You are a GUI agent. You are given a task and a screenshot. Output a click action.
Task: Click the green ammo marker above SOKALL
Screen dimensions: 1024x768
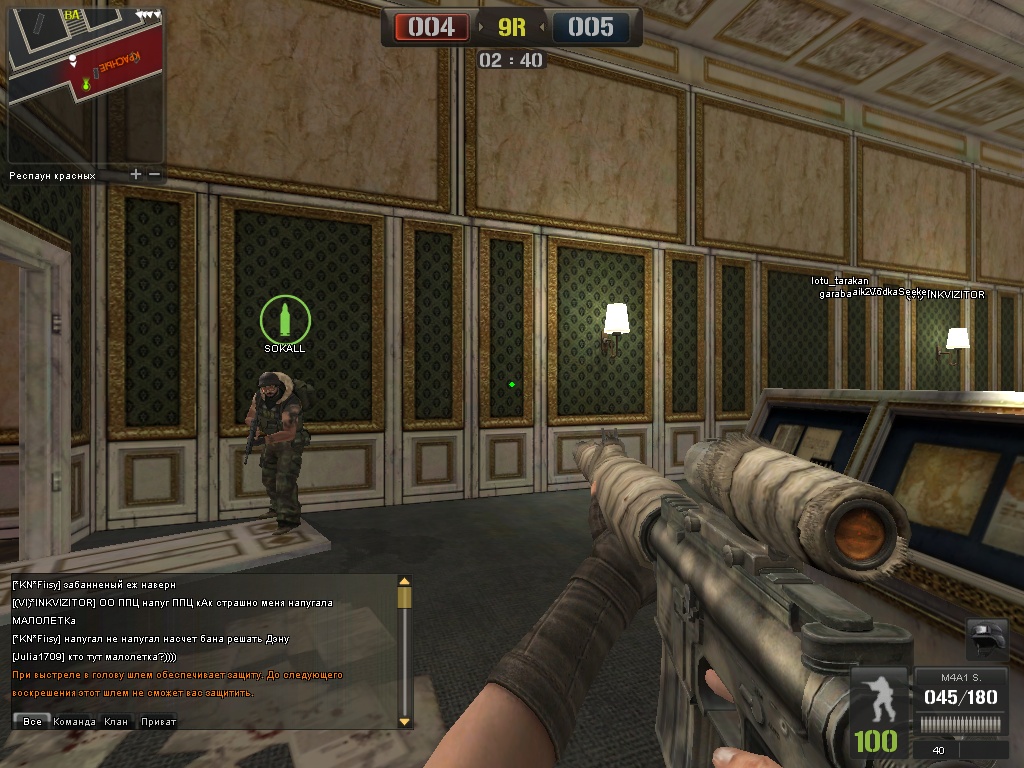pos(285,319)
